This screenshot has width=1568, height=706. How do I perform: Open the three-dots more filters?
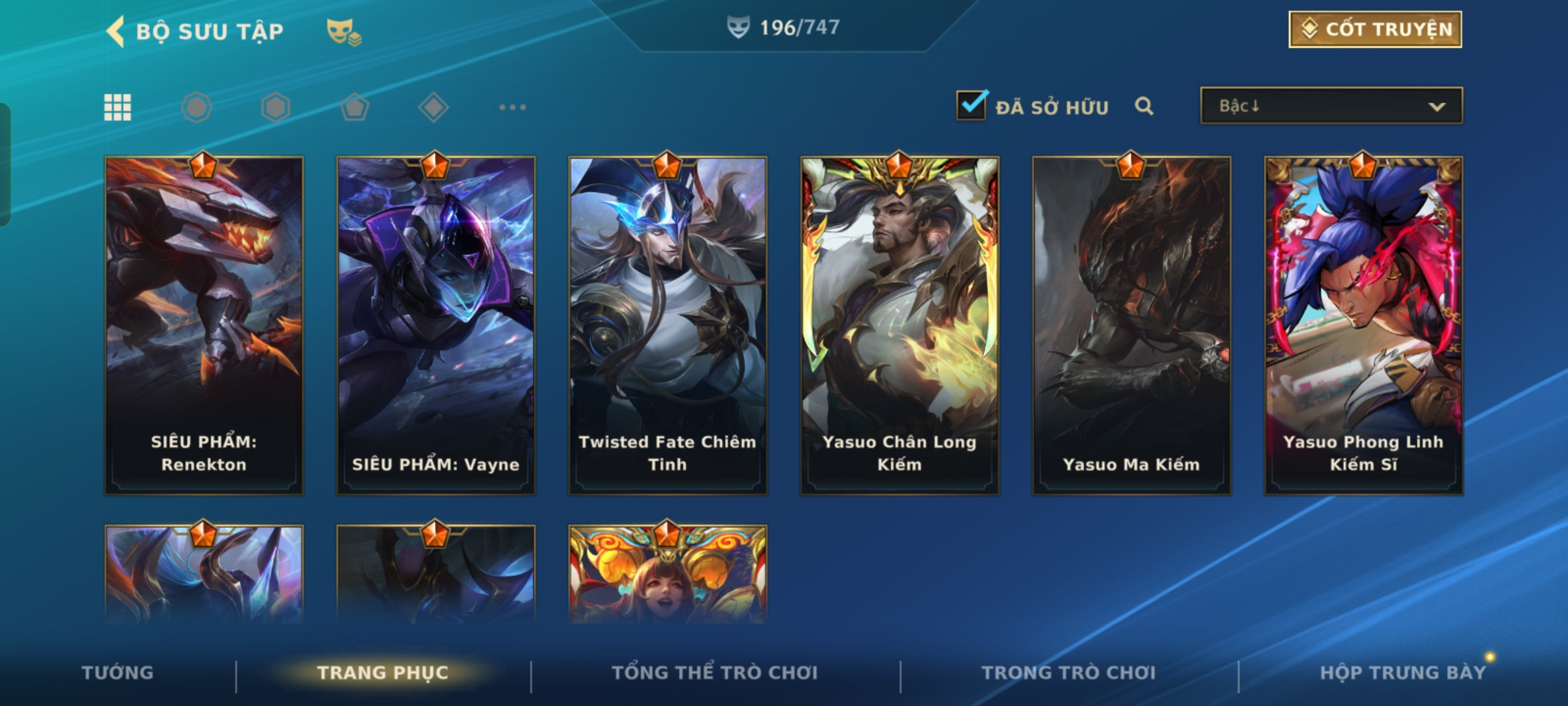pyautogui.click(x=512, y=107)
